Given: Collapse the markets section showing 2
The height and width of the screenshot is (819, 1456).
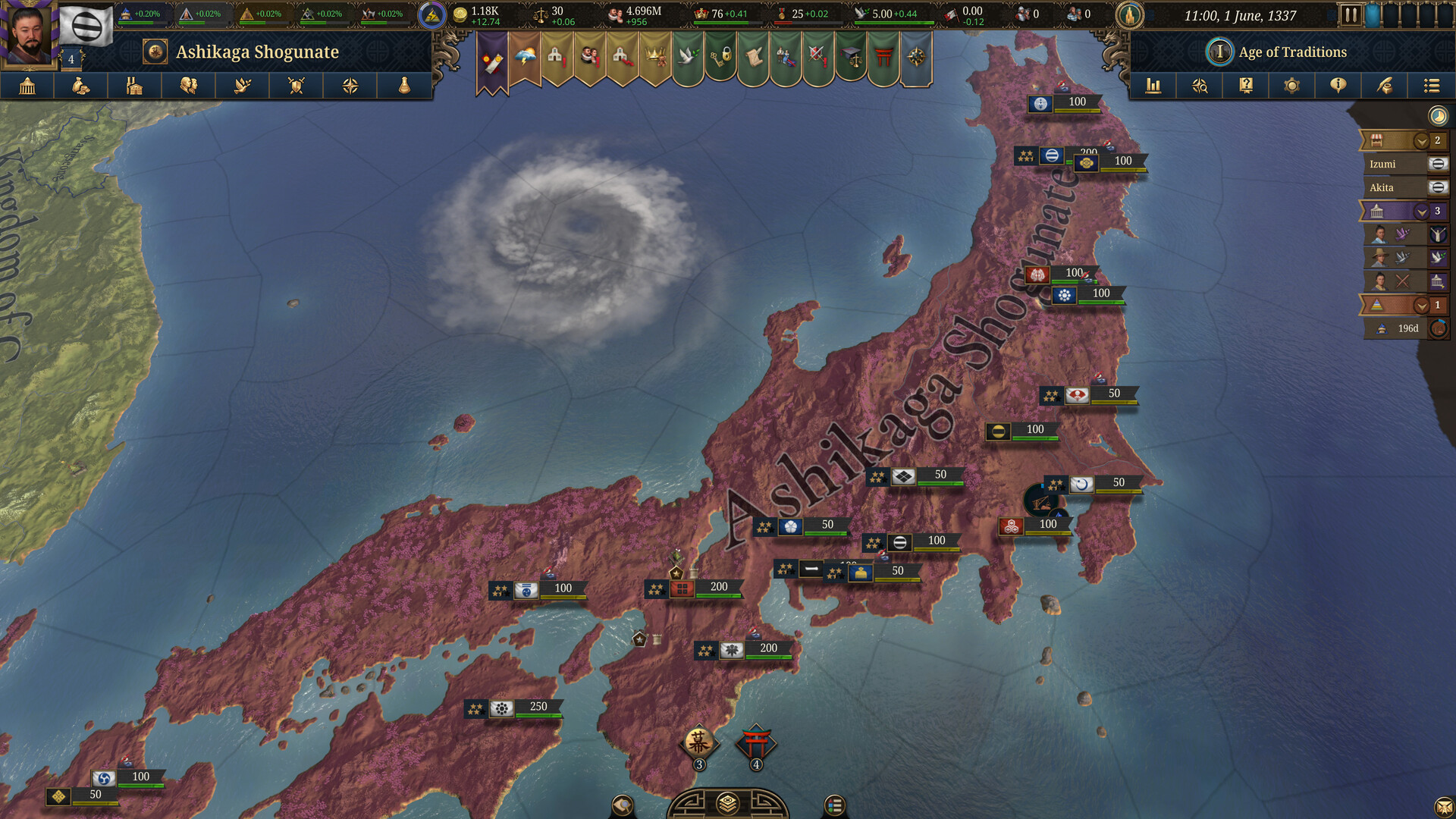Looking at the screenshot, I should pyautogui.click(x=1421, y=141).
